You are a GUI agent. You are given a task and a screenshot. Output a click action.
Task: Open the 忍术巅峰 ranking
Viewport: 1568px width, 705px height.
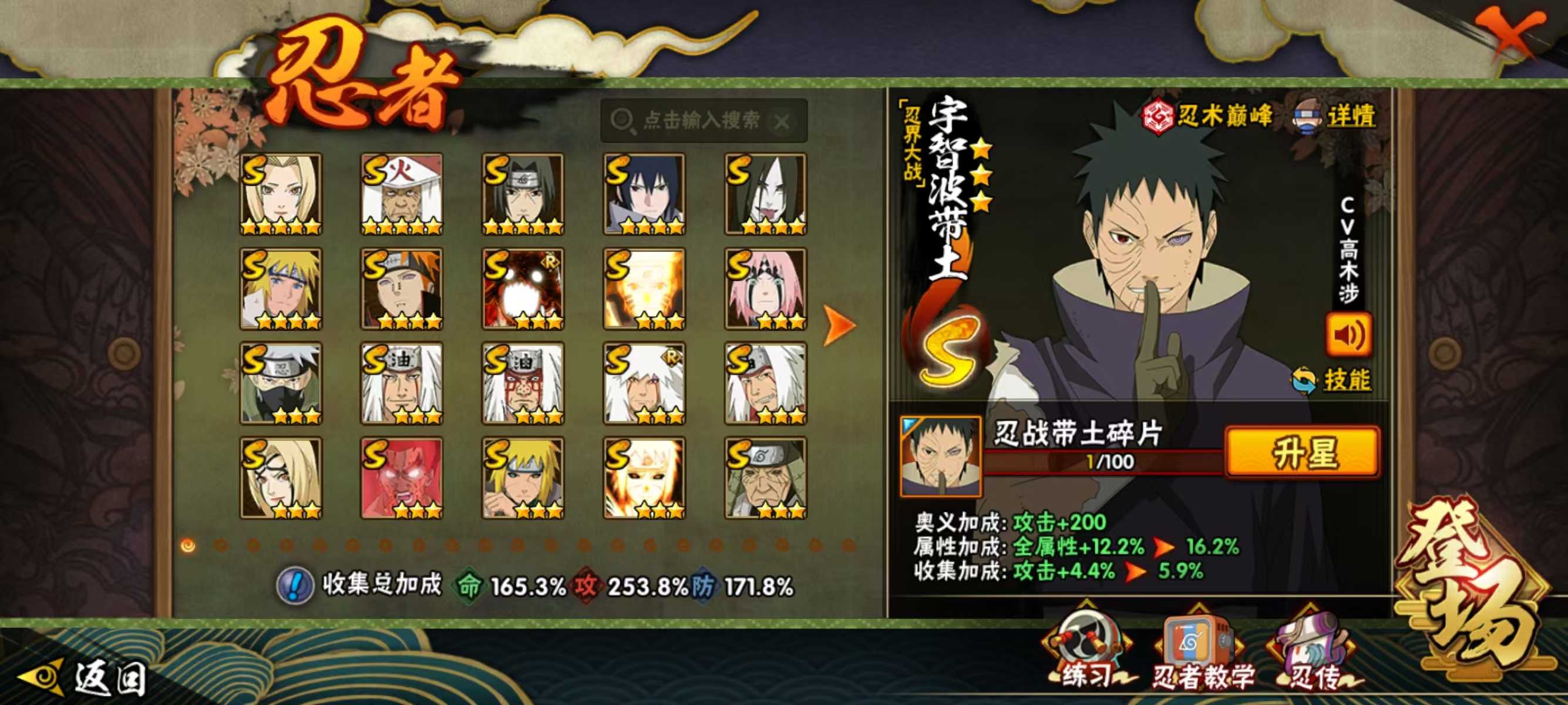click(x=1208, y=116)
